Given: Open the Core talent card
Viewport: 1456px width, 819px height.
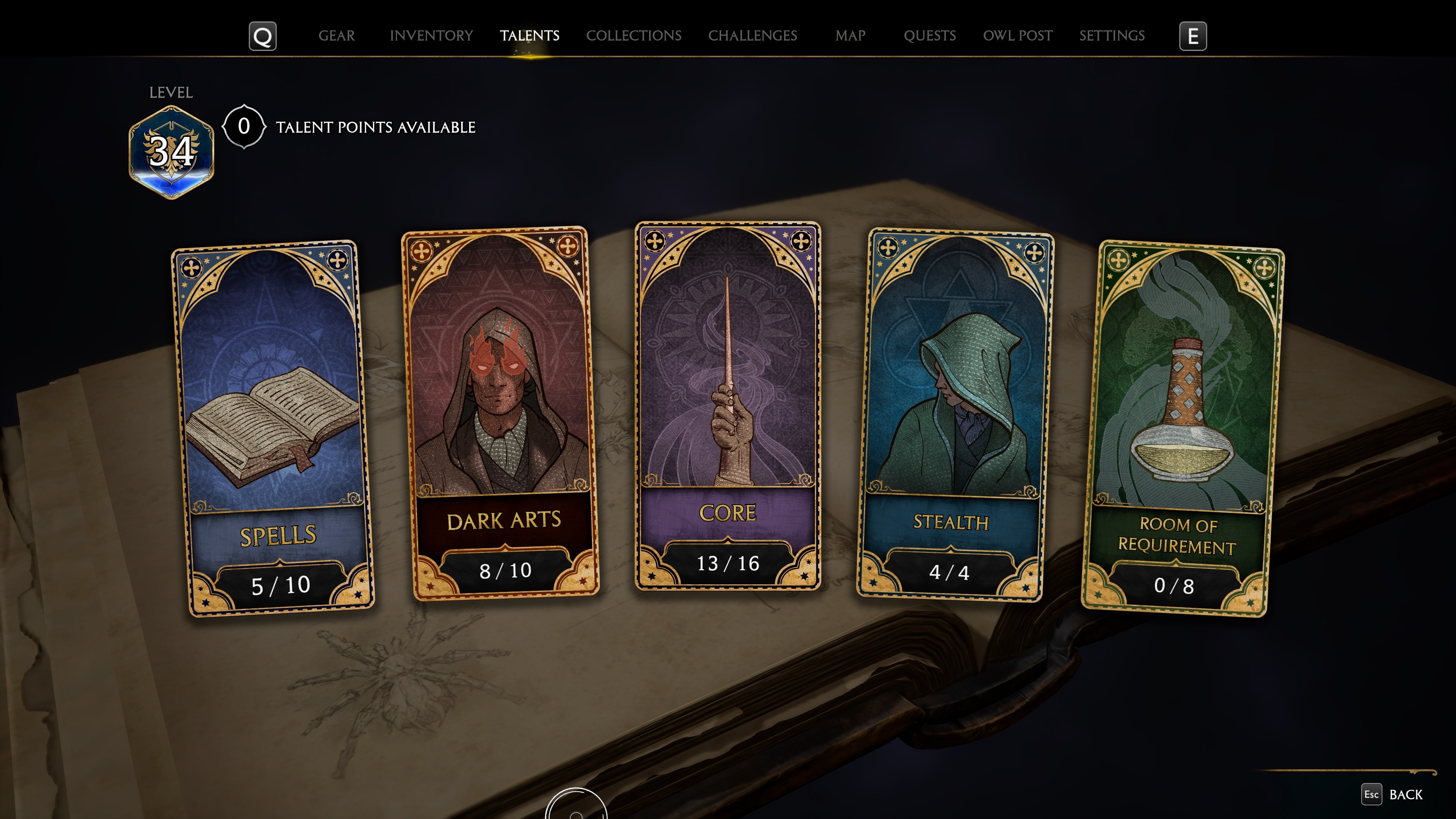Looking at the screenshot, I should 728,405.
